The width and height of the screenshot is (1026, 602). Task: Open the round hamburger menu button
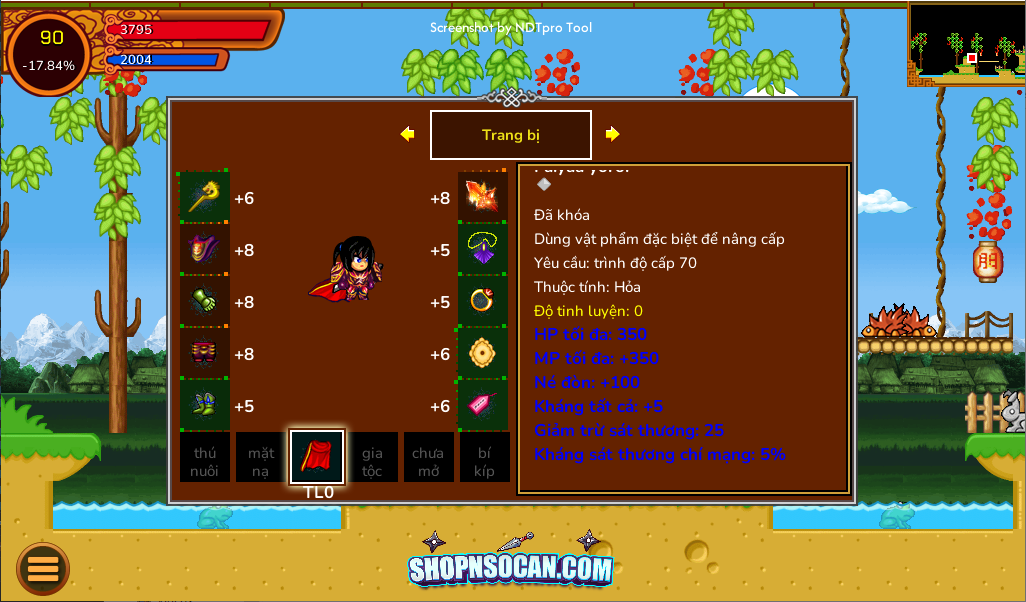point(43,568)
